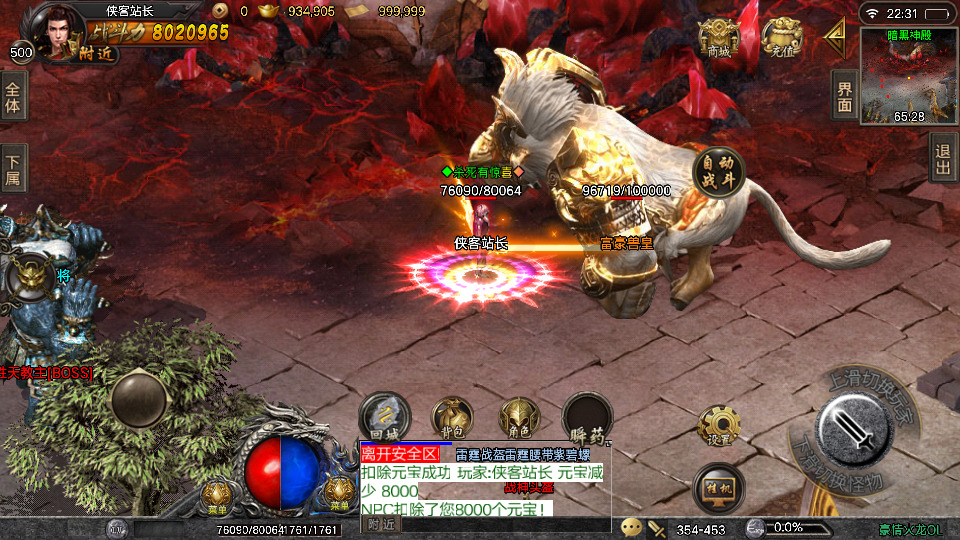Image resolution: width=960 pixels, height=540 pixels.
Task: Click the 附近 nearby label under the portrait
Action: click(95, 54)
